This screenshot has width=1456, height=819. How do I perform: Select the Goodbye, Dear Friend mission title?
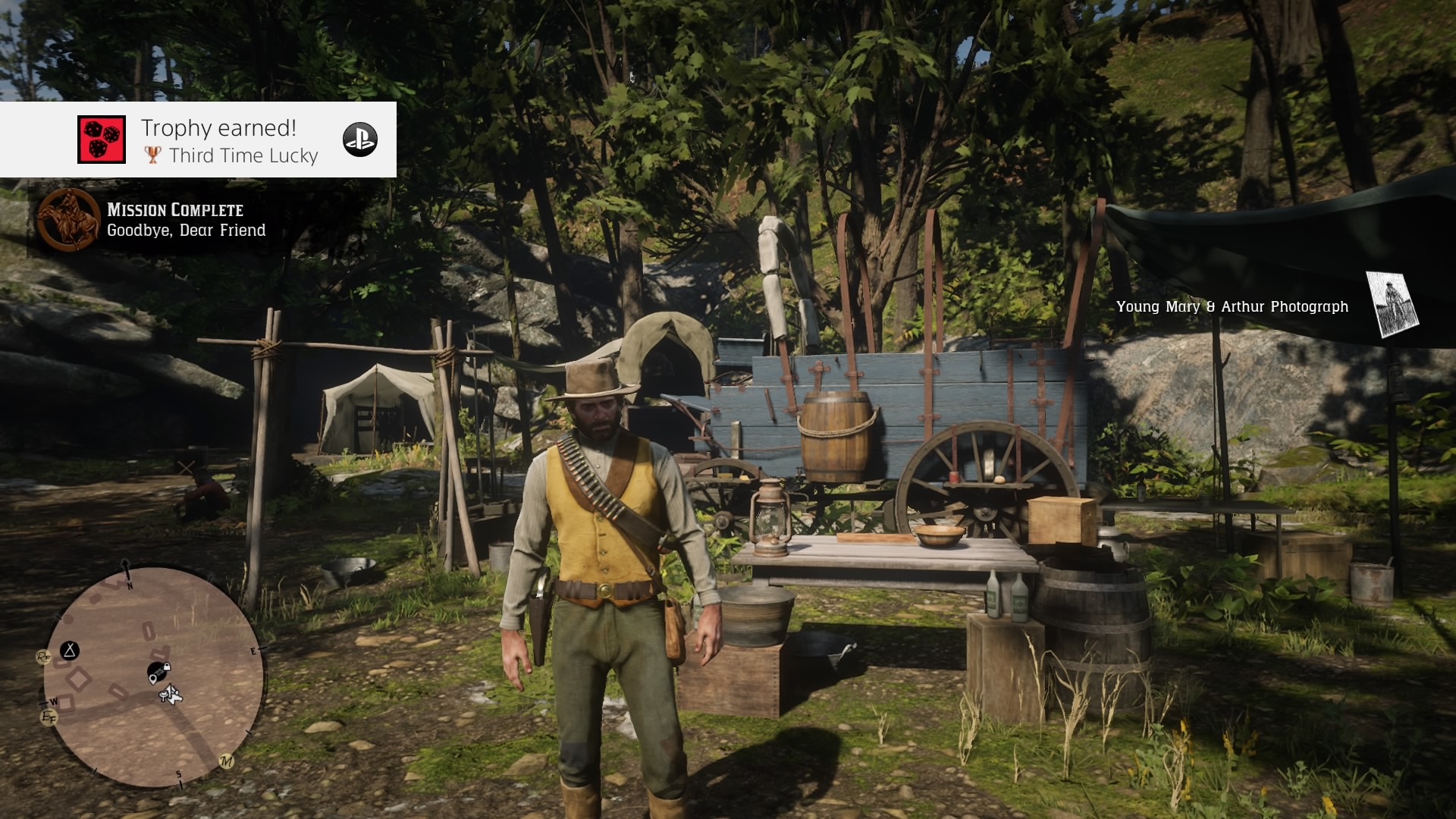(x=187, y=231)
